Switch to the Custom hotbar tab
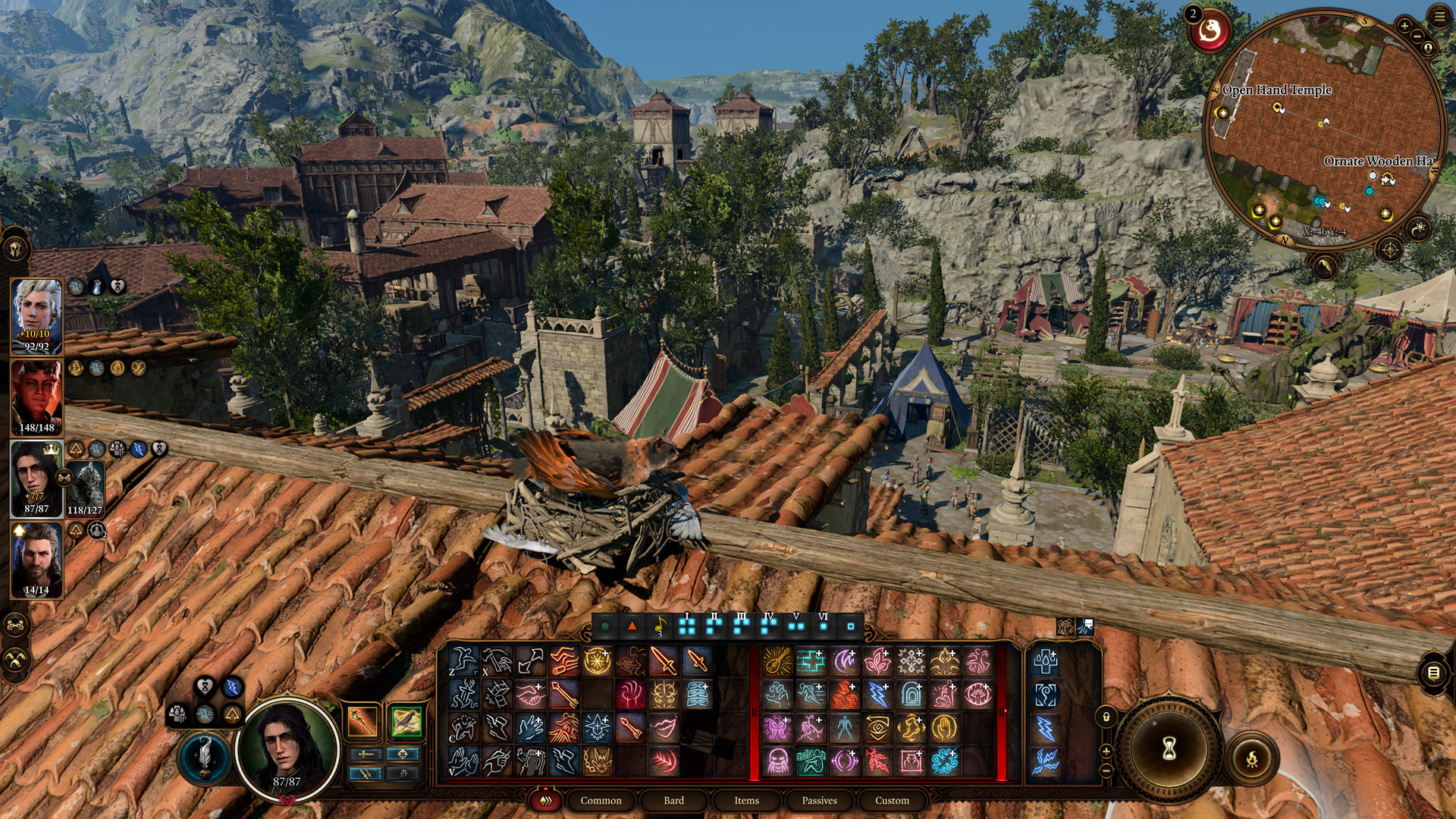Viewport: 1456px width, 819px height. pos(892,800)
